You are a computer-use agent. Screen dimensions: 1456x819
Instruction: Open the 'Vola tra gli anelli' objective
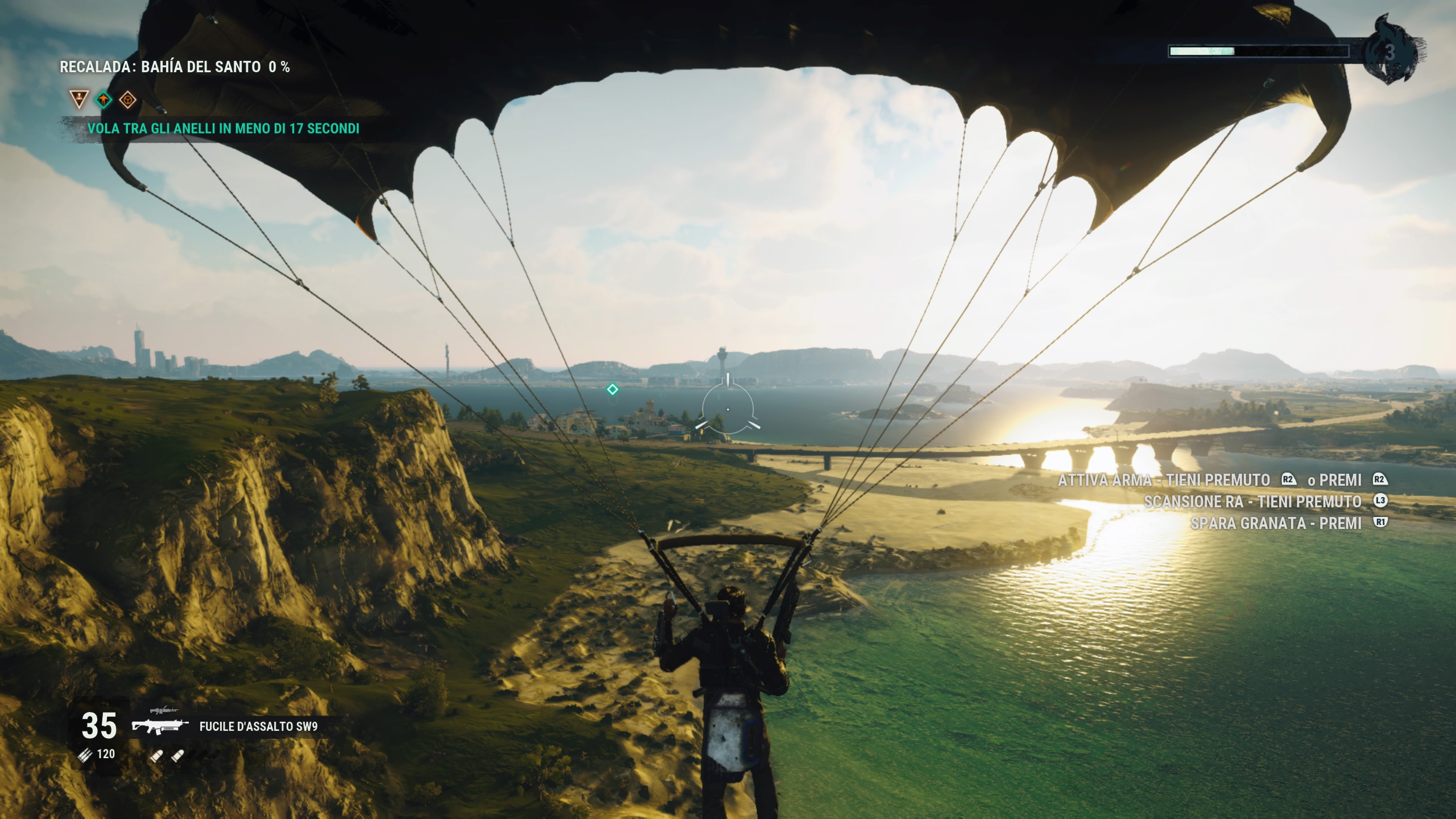223,129
